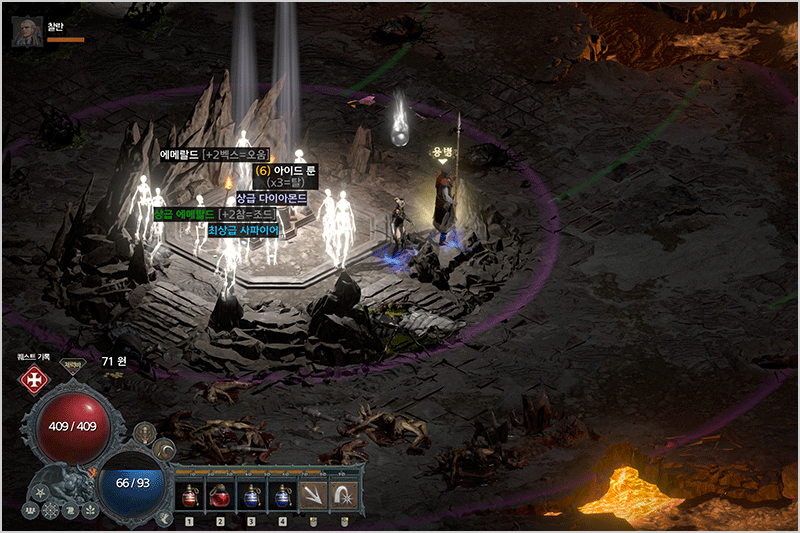The height and width of the screenshot is (533, 800).
Task: Drink the mana potion in belt slot 3
Action: [252, 494]
